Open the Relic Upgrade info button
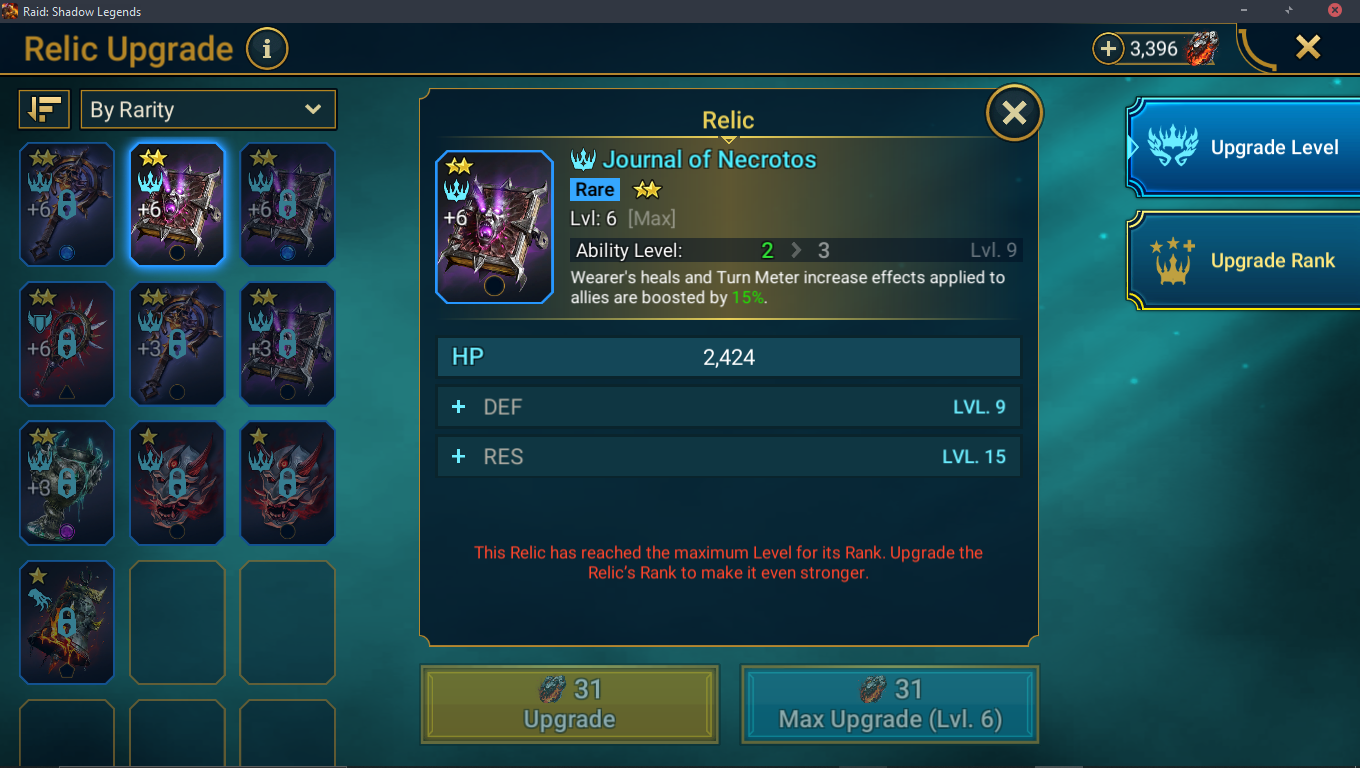 [x=266, y=49]
